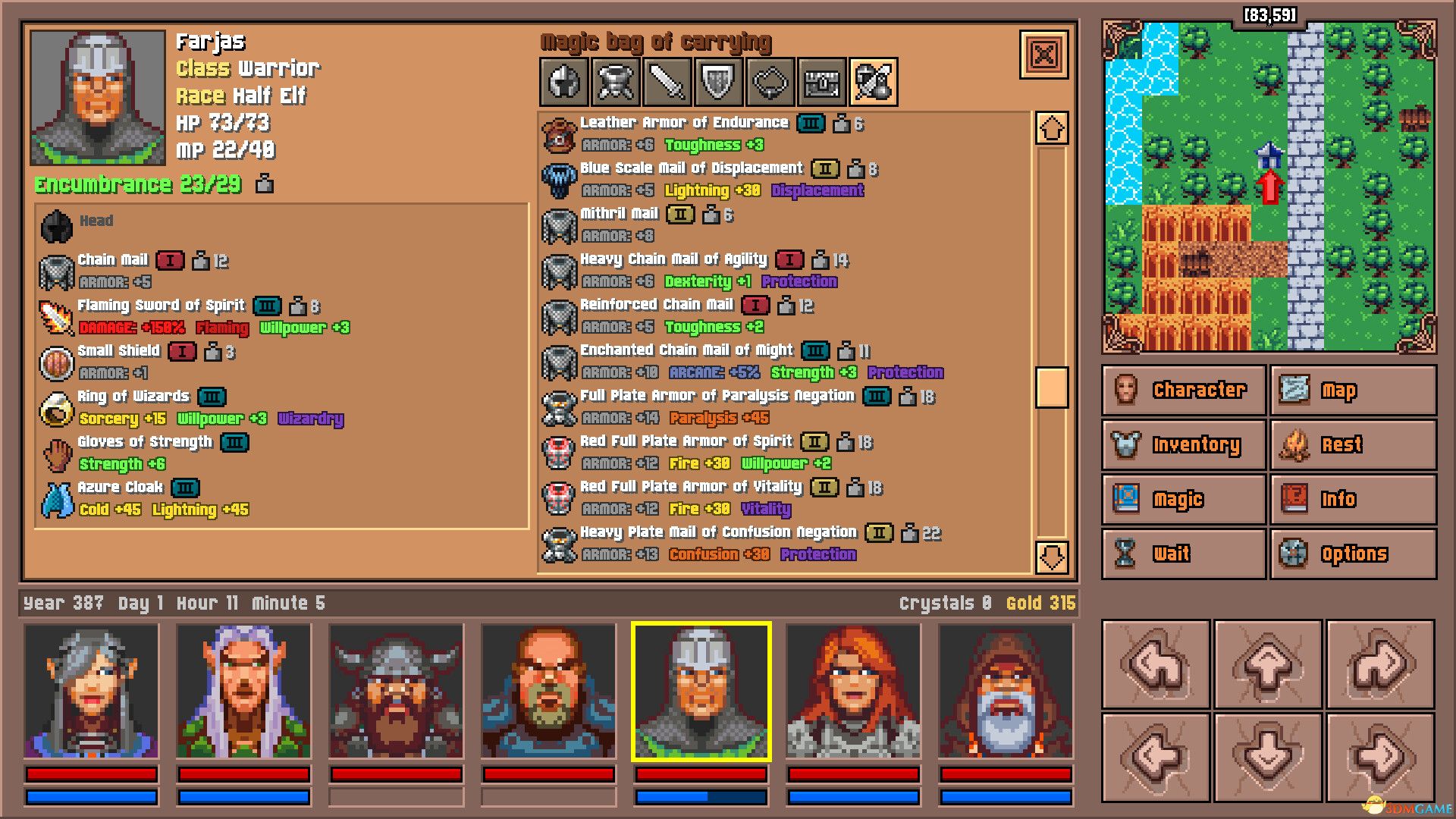The width and height of the screenshot is (1456, 819).
Task: Select the red-haired woman's party portrait
Action: pyautogui.click(x=855, y=690)
